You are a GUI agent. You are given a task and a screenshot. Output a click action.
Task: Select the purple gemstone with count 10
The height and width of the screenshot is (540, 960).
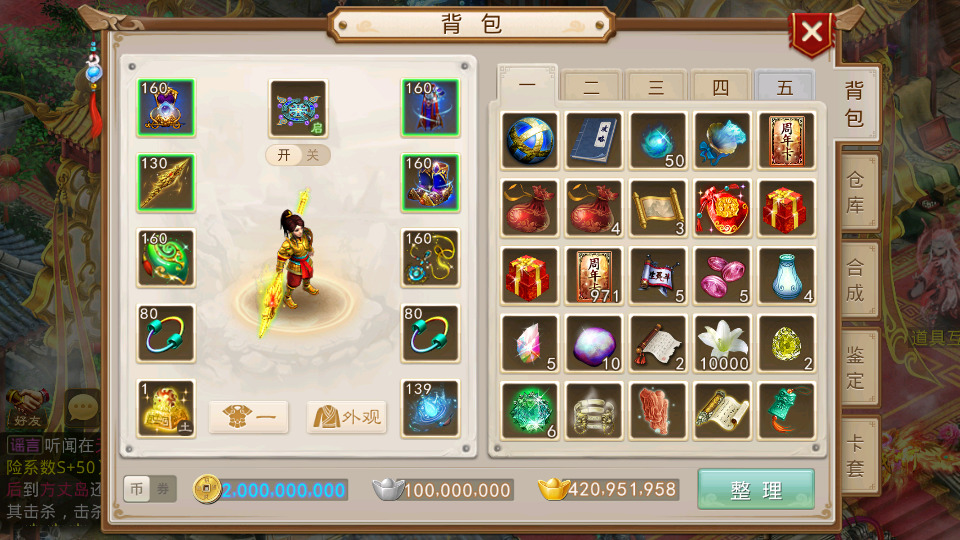pyautogui.click(x=594, y=343)
